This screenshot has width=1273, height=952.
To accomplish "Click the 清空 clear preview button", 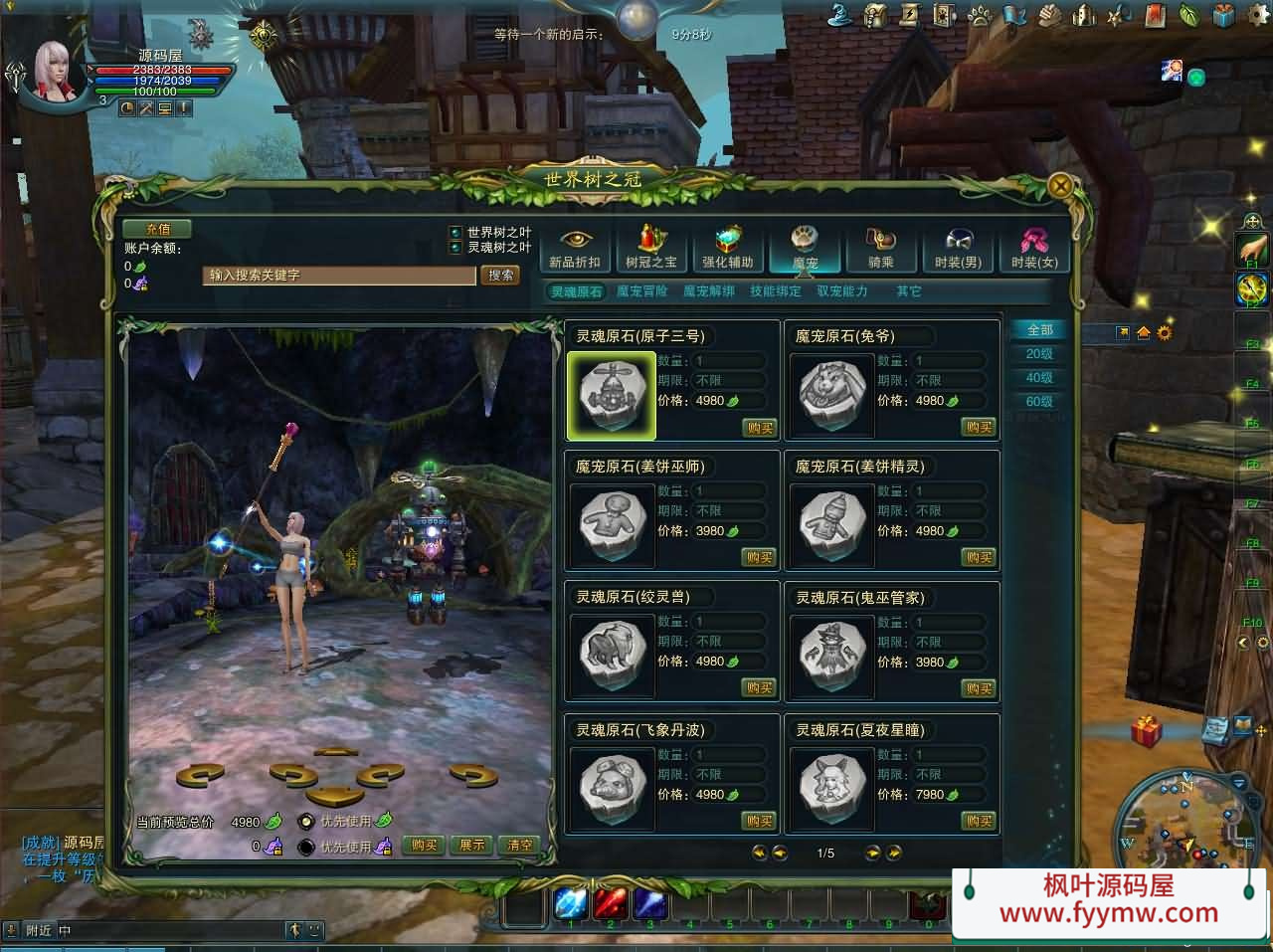I will point(520,846).
